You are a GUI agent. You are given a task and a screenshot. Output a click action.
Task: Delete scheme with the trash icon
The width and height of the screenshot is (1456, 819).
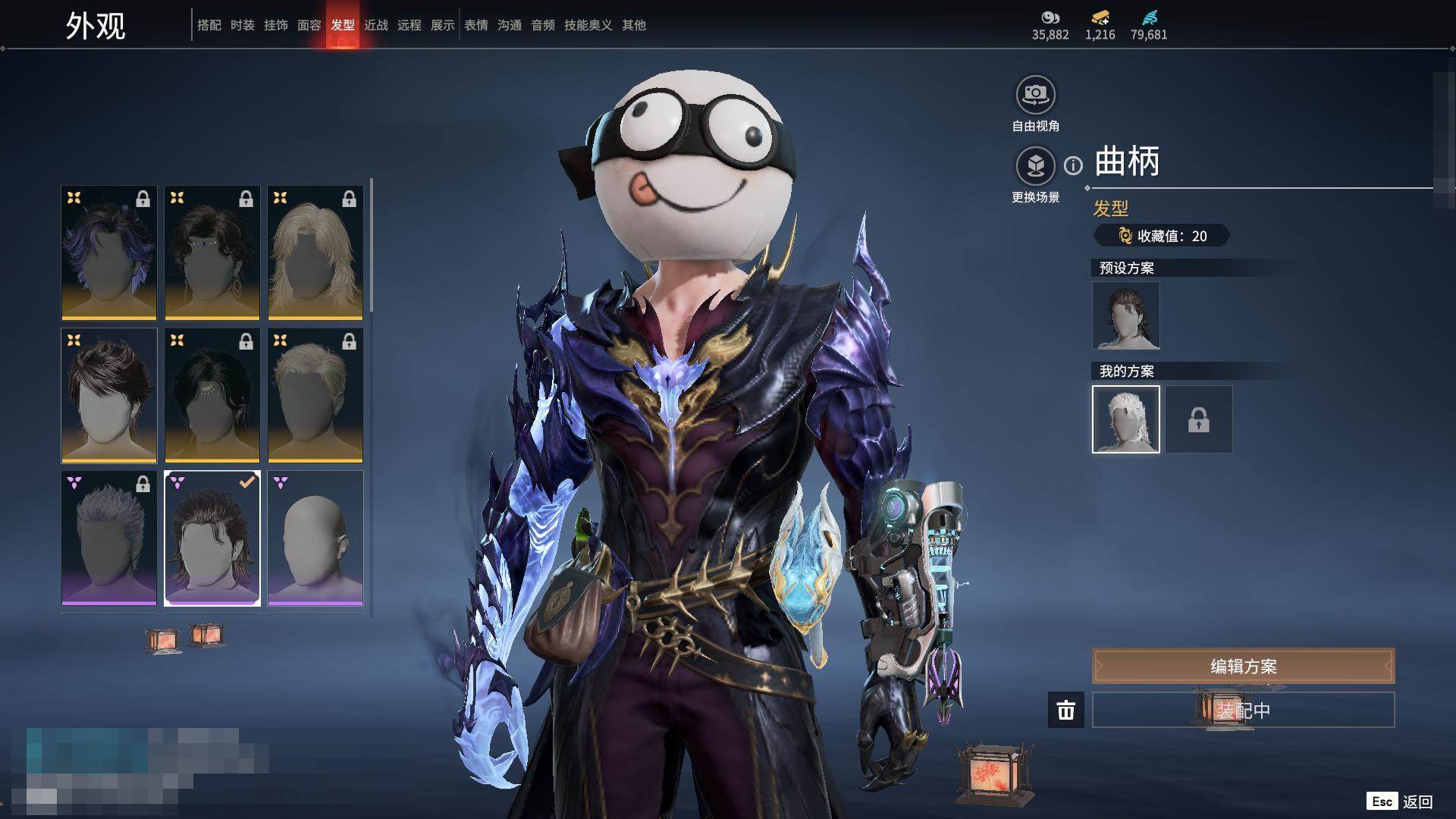[x=1065, y=711]
